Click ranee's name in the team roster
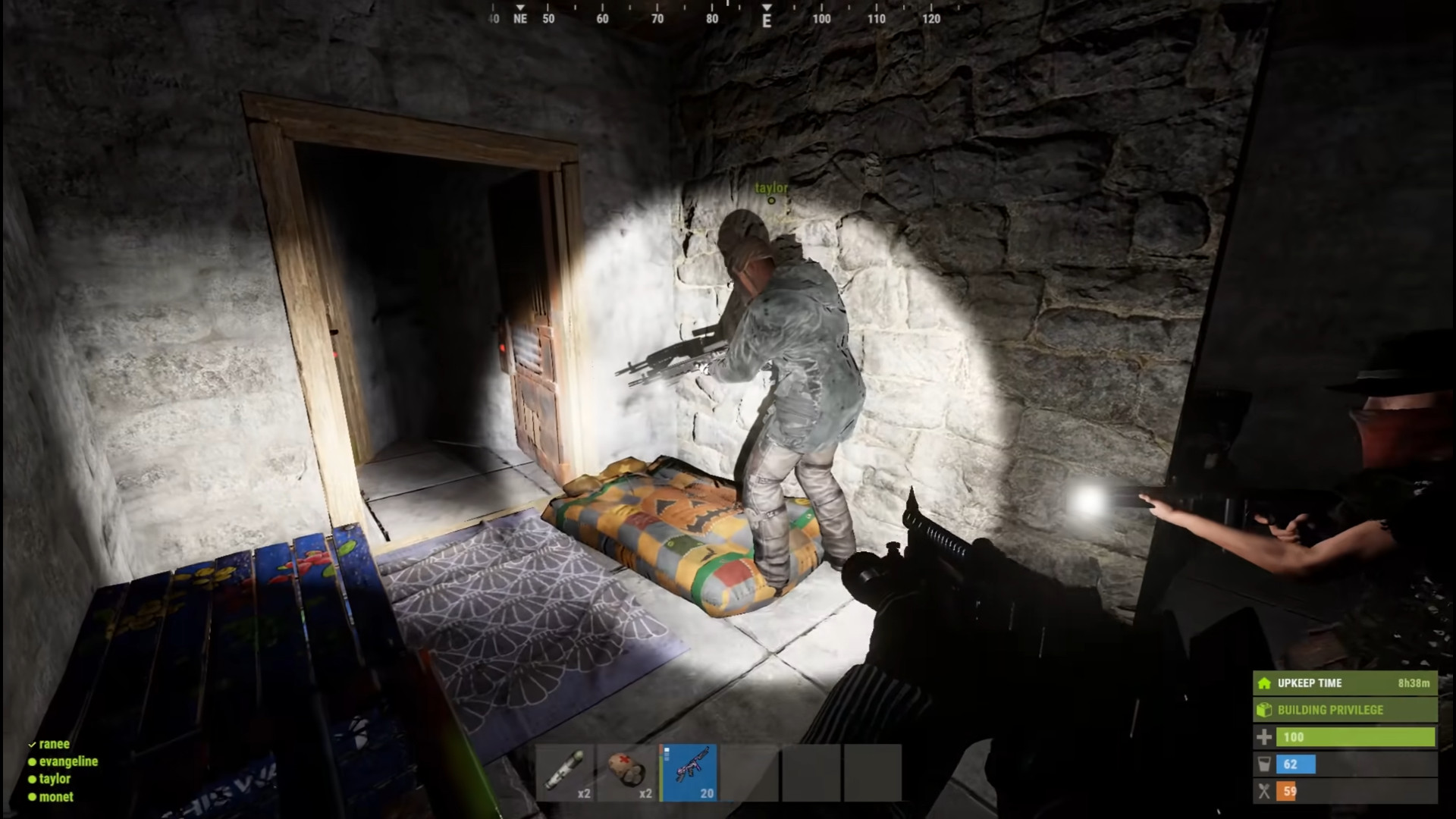Screen dimensions: 1456x819 [x=55, y=744]
